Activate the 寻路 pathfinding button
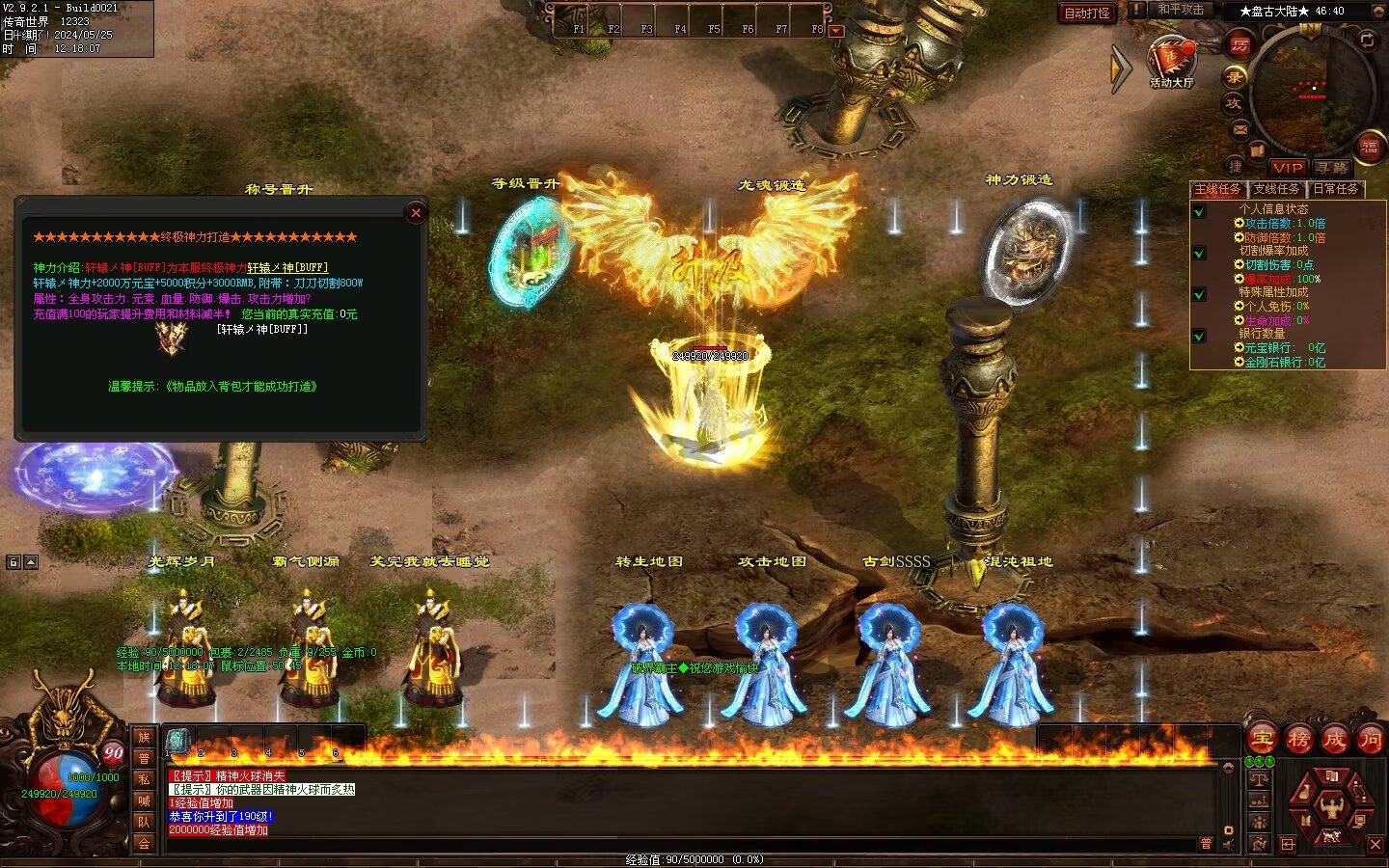The image size is (1389, 868). click(x=1332, y=168)
